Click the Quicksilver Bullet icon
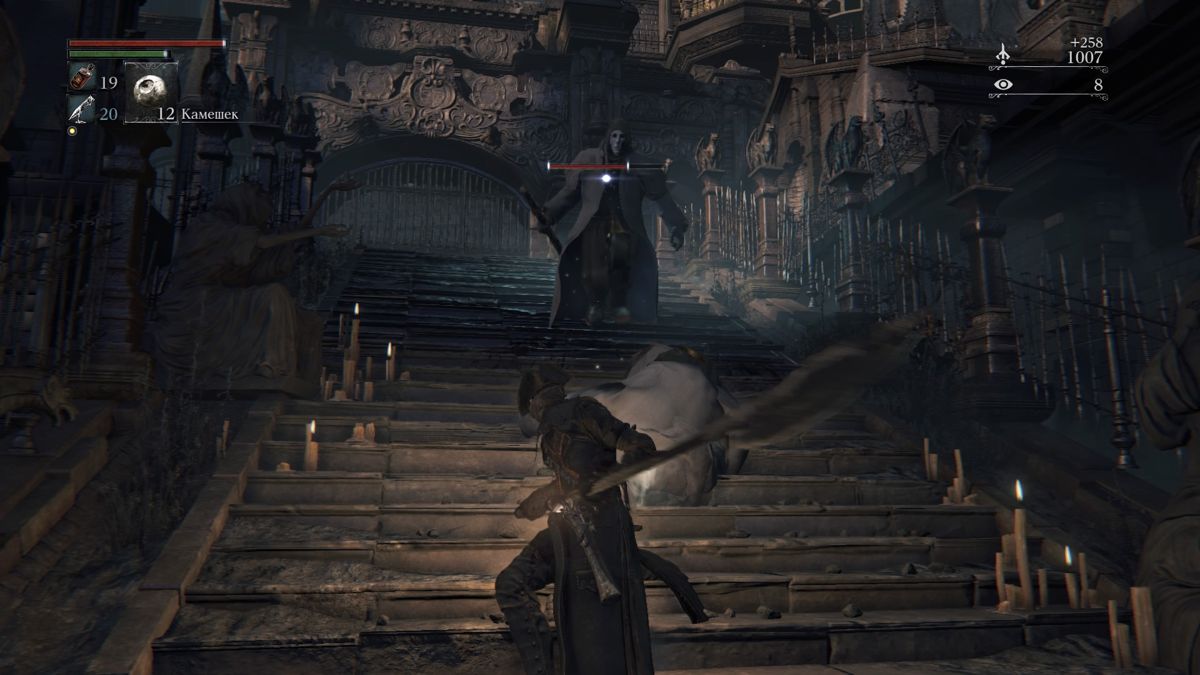The width and height of the screenshot is (1200, 675). click(81, 109)
